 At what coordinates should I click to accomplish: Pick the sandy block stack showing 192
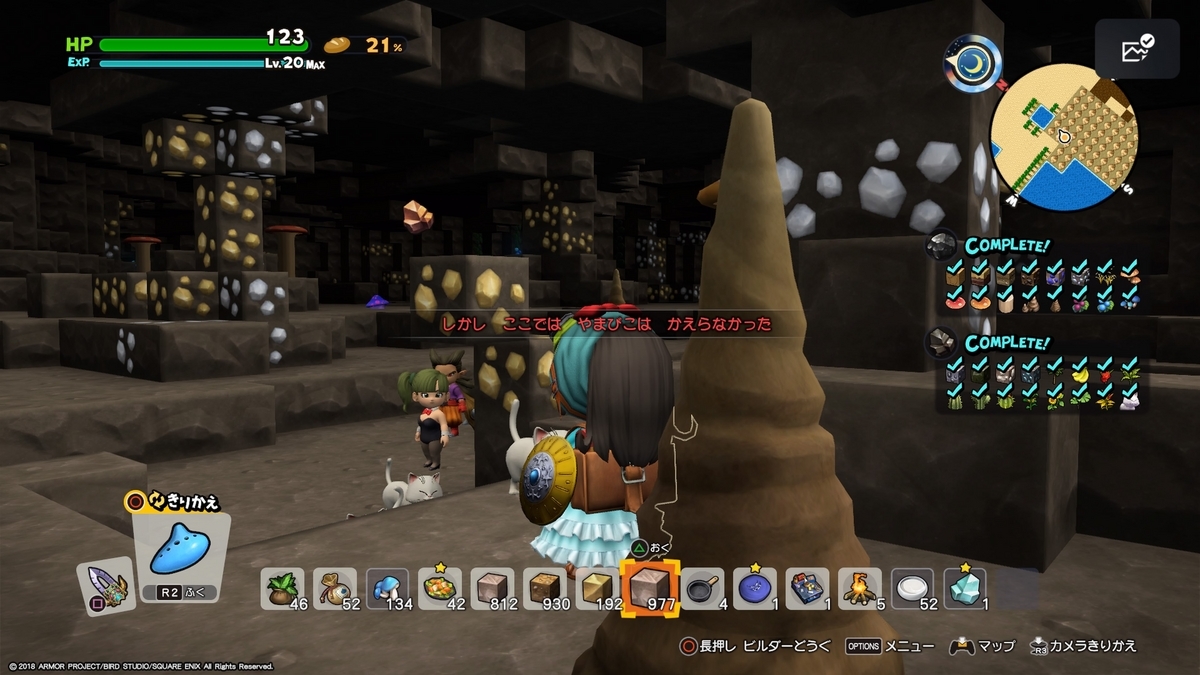pyautogui.click(x=598, y=588)
